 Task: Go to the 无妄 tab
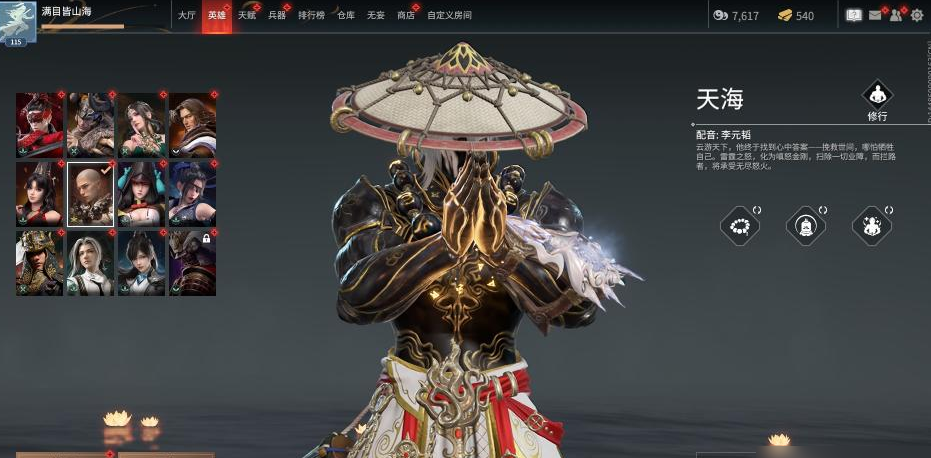[x=375, y=16]
